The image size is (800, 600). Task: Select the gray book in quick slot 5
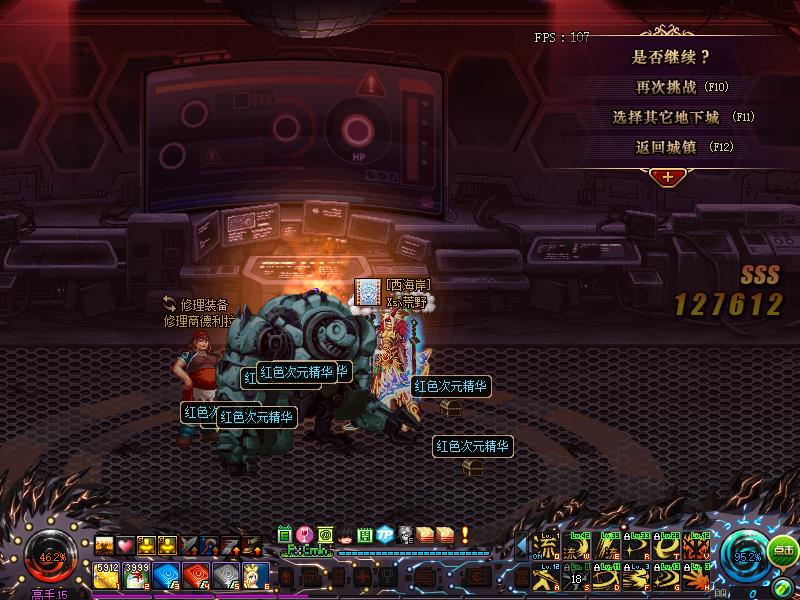226,574
